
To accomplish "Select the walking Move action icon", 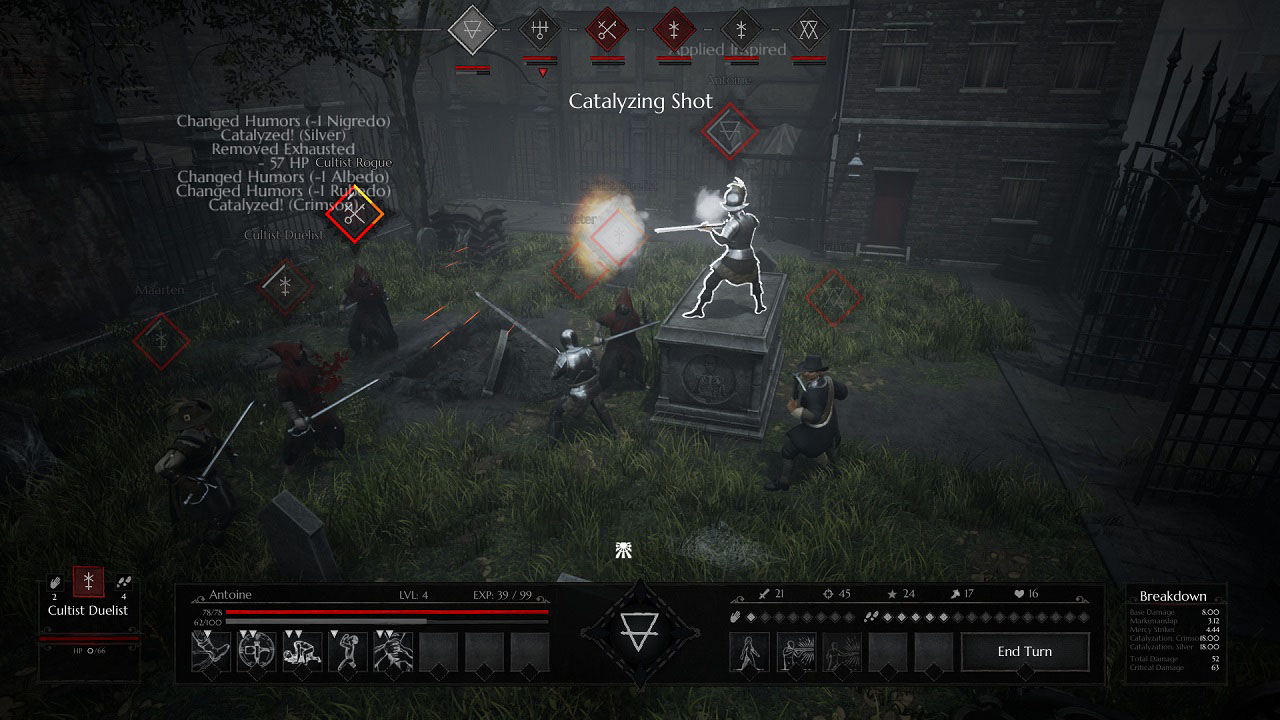I will pos(749,652).
